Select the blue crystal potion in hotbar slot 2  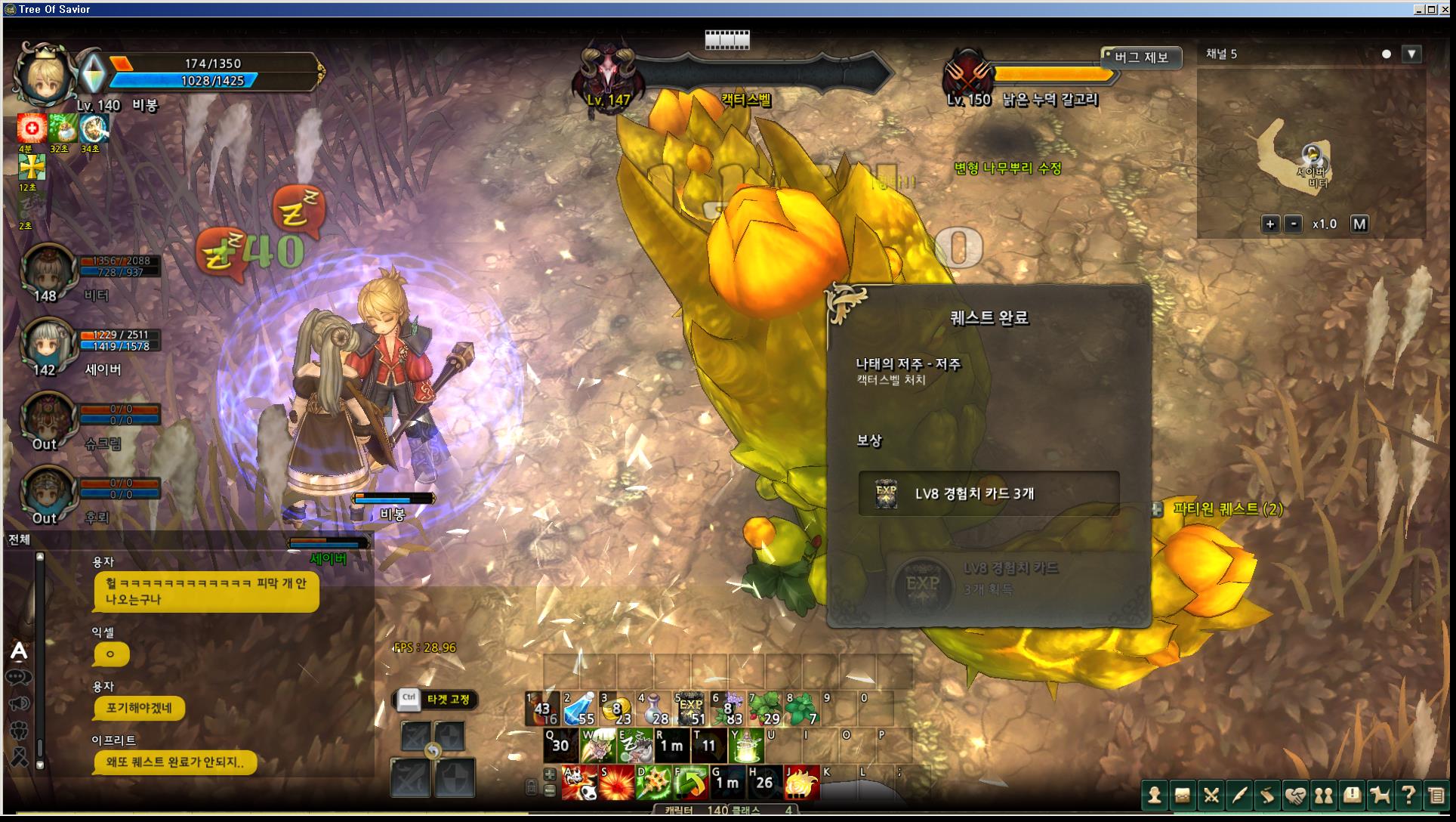coord(579,709)
